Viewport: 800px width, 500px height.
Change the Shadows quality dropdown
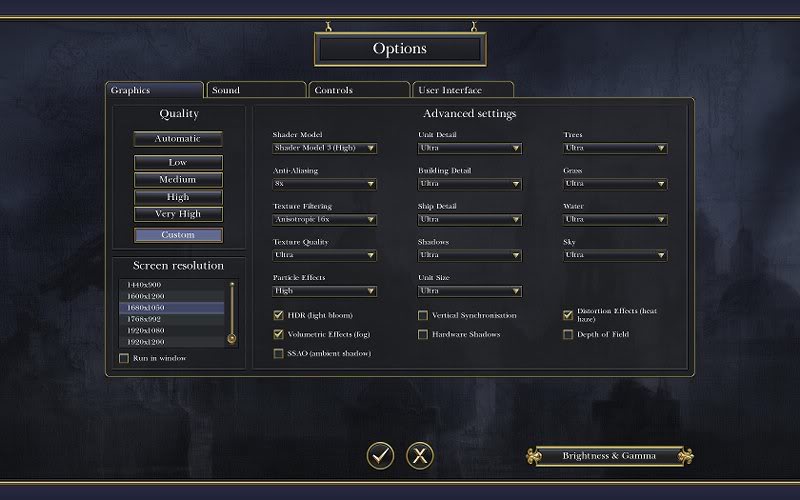469,255
